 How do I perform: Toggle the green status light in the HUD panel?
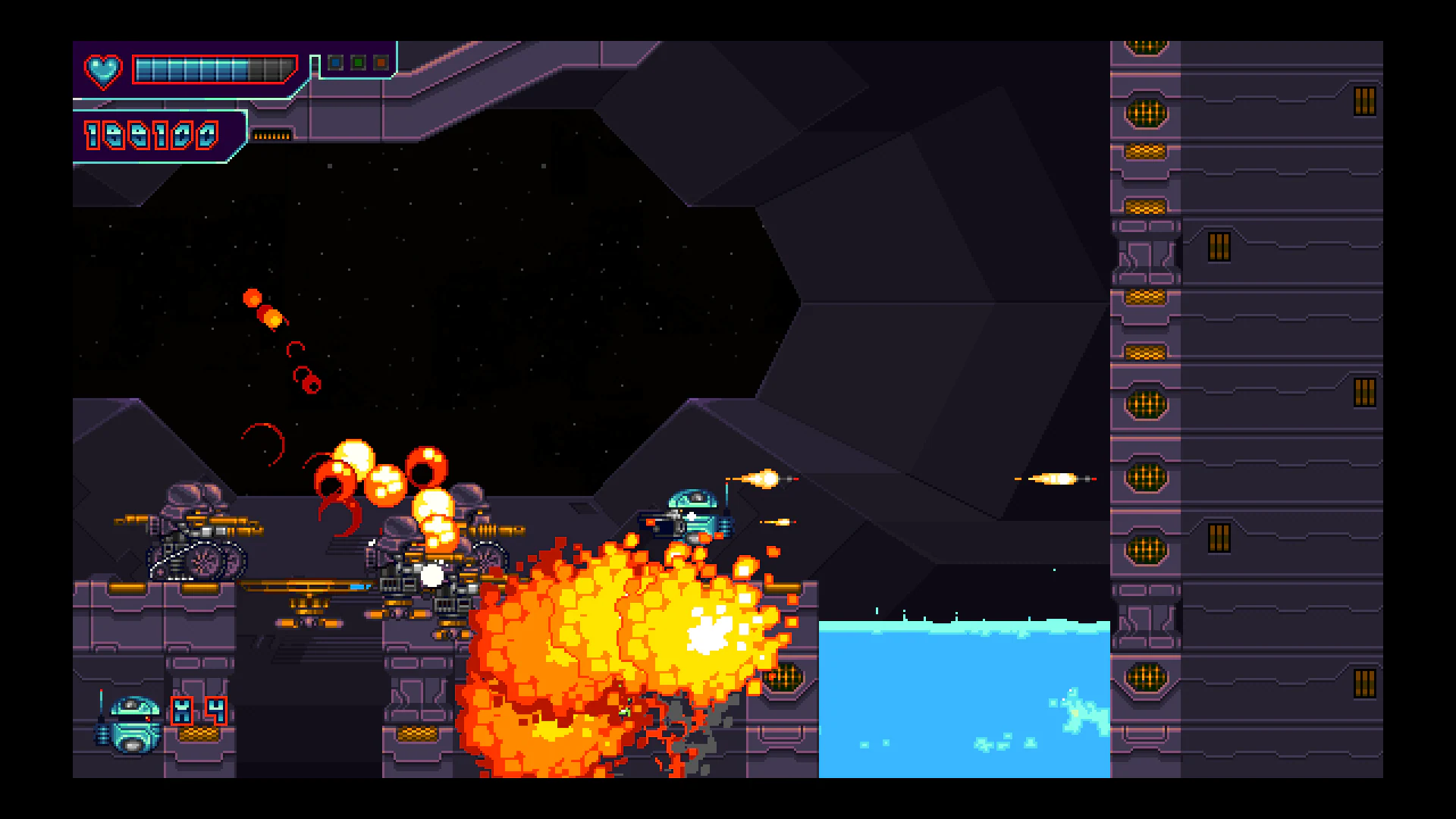click(357, 62)
